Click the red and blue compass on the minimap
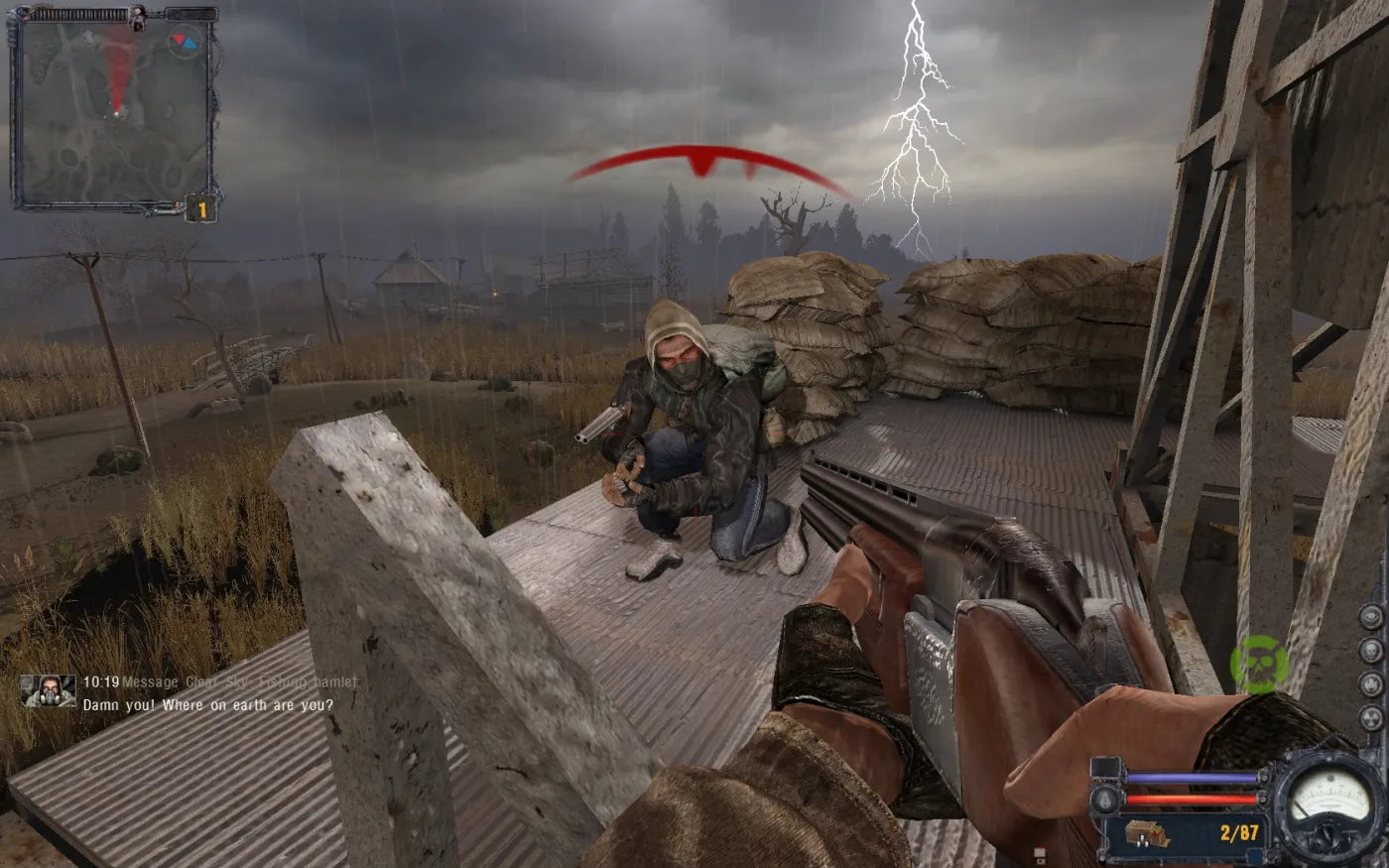 click(x=184, y=42)
